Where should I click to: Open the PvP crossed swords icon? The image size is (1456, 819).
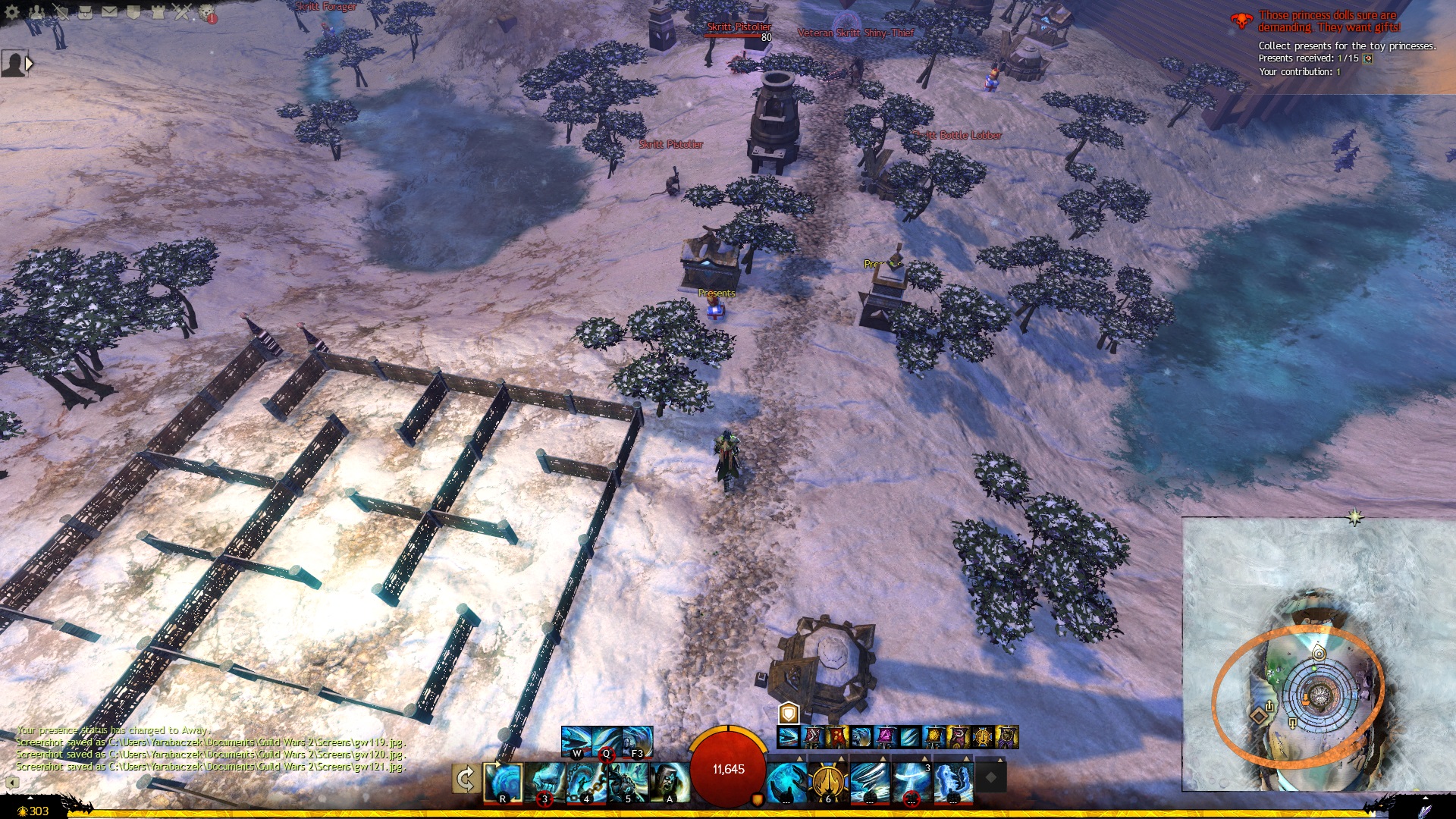182,11
